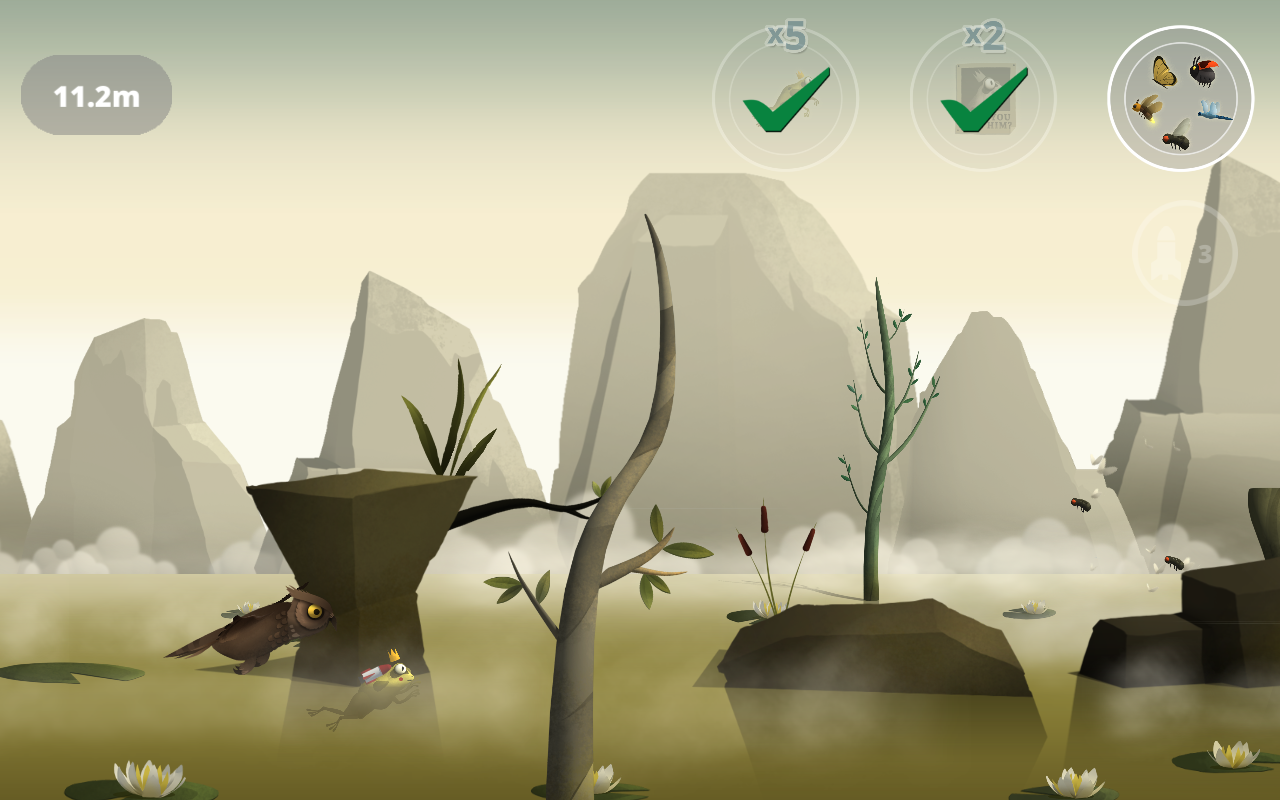Select the wanted poster x2 objective badge

[983, 98]
